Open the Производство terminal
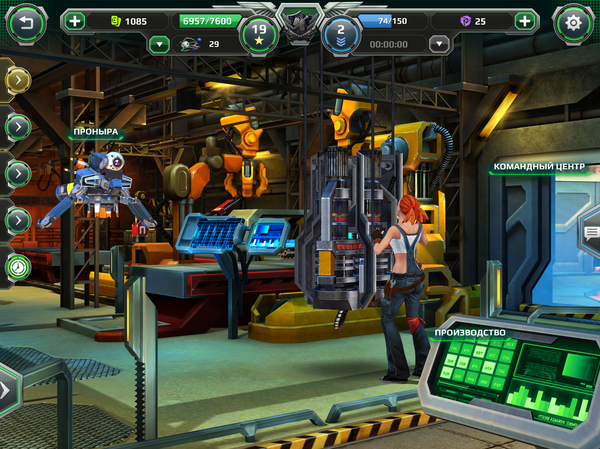 [470, 332]
